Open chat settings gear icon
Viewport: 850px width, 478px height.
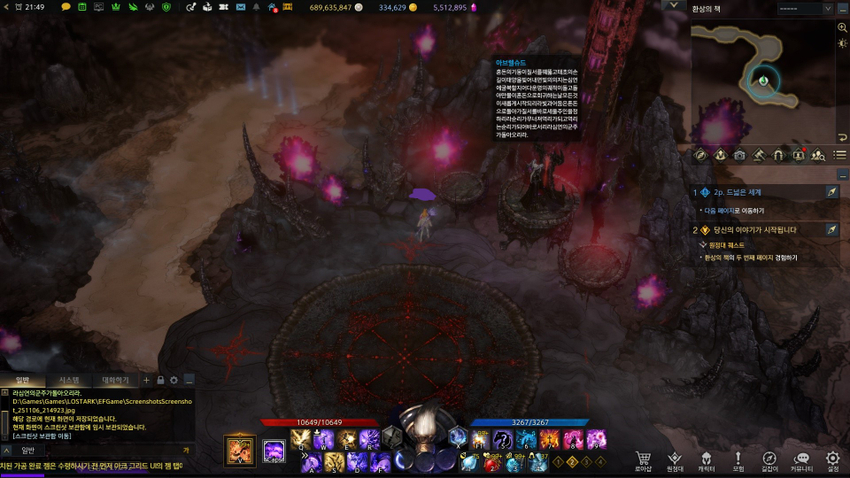pyautogui.click(x=174, y=380)
